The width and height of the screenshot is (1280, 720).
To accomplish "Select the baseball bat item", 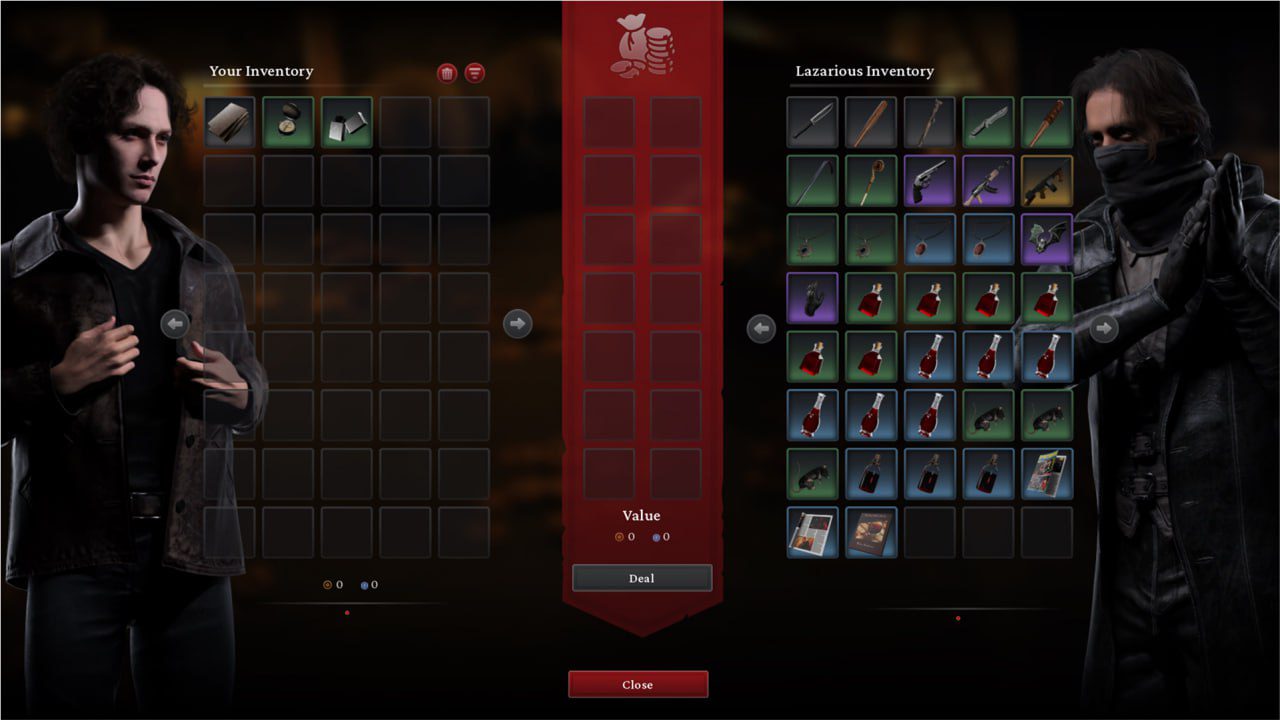I will click(x=870, y=121).
